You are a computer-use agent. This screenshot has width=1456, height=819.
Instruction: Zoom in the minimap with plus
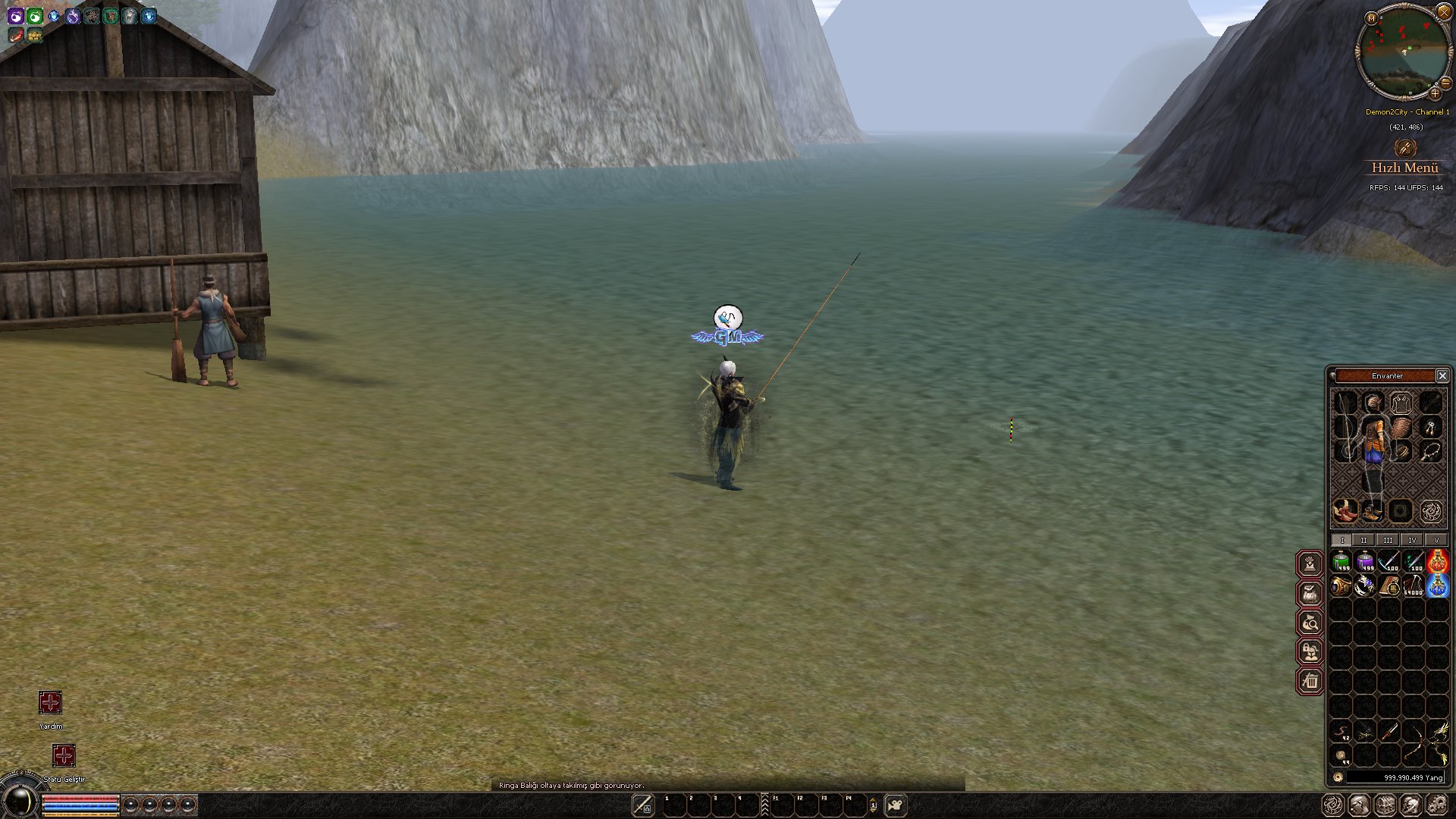click(x=1435, y=94)
